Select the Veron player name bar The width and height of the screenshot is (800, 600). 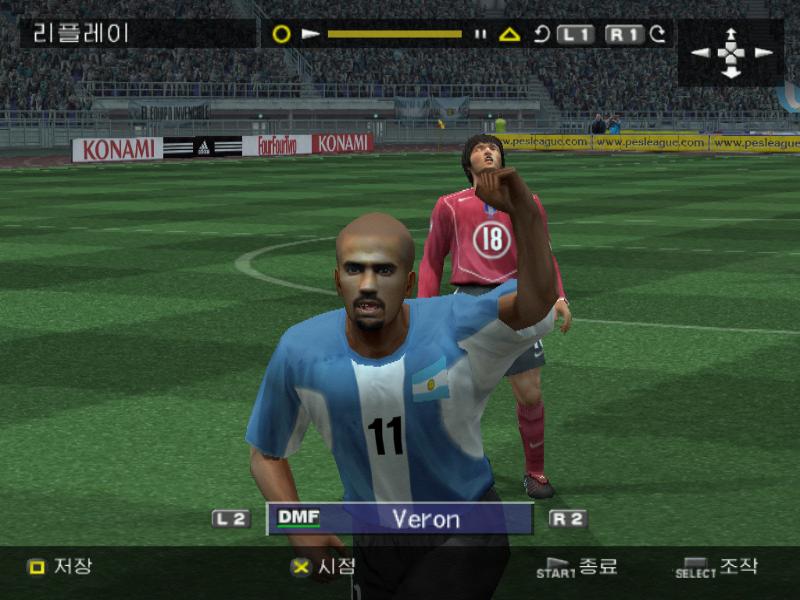point(400,519)
